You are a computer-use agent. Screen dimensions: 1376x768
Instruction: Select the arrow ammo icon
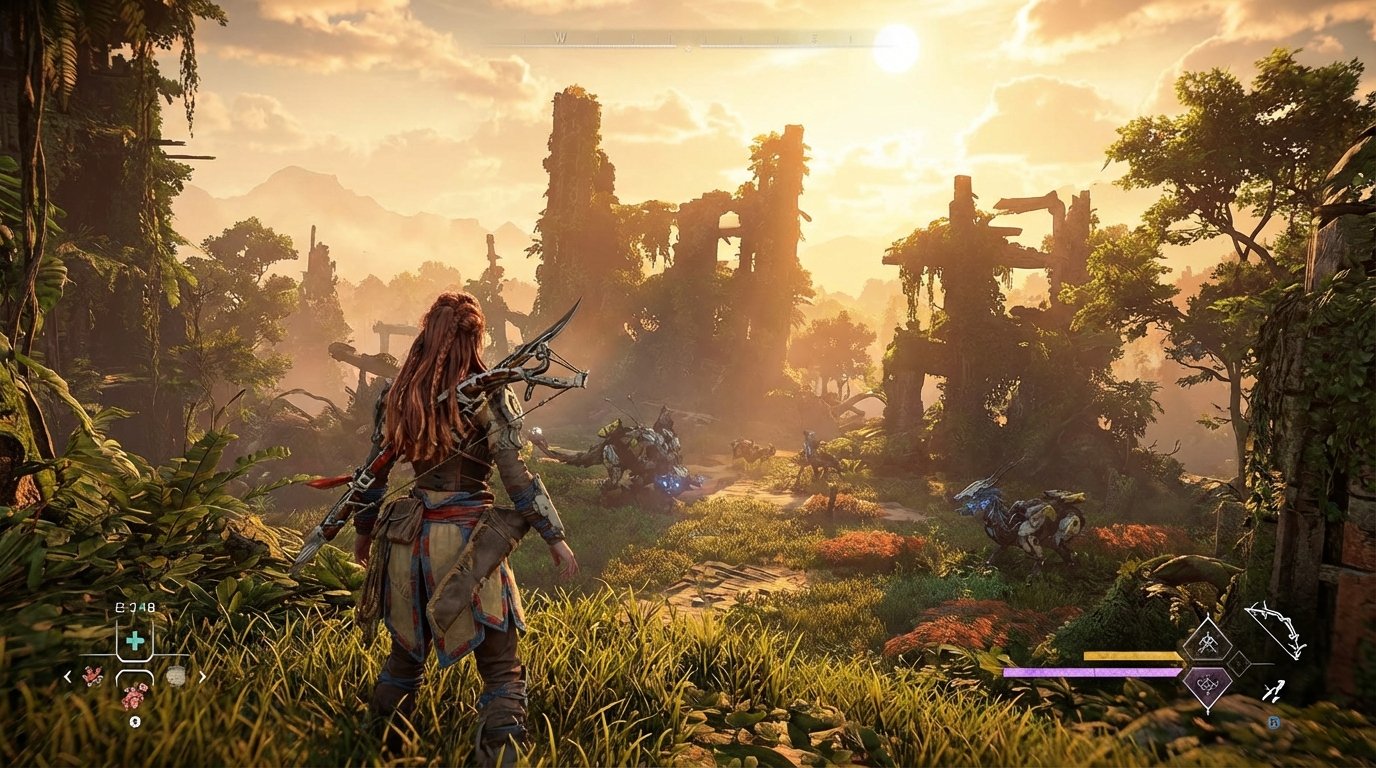(x=1274, y=692)
